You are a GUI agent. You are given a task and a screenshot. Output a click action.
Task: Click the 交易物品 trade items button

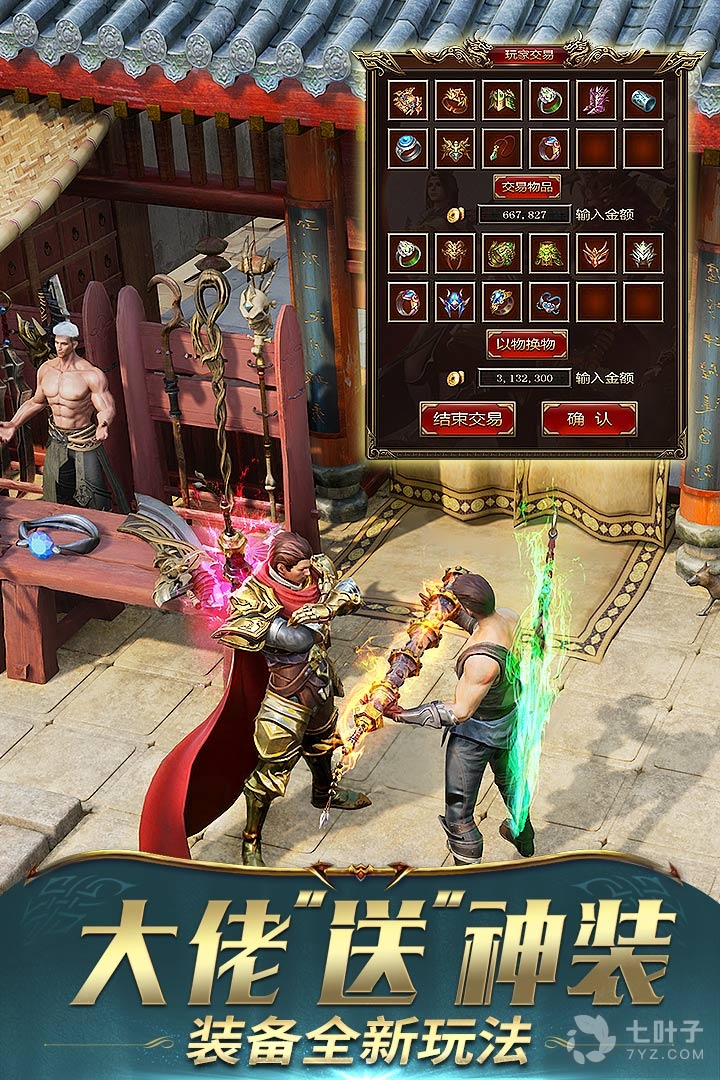click(527, 187)
